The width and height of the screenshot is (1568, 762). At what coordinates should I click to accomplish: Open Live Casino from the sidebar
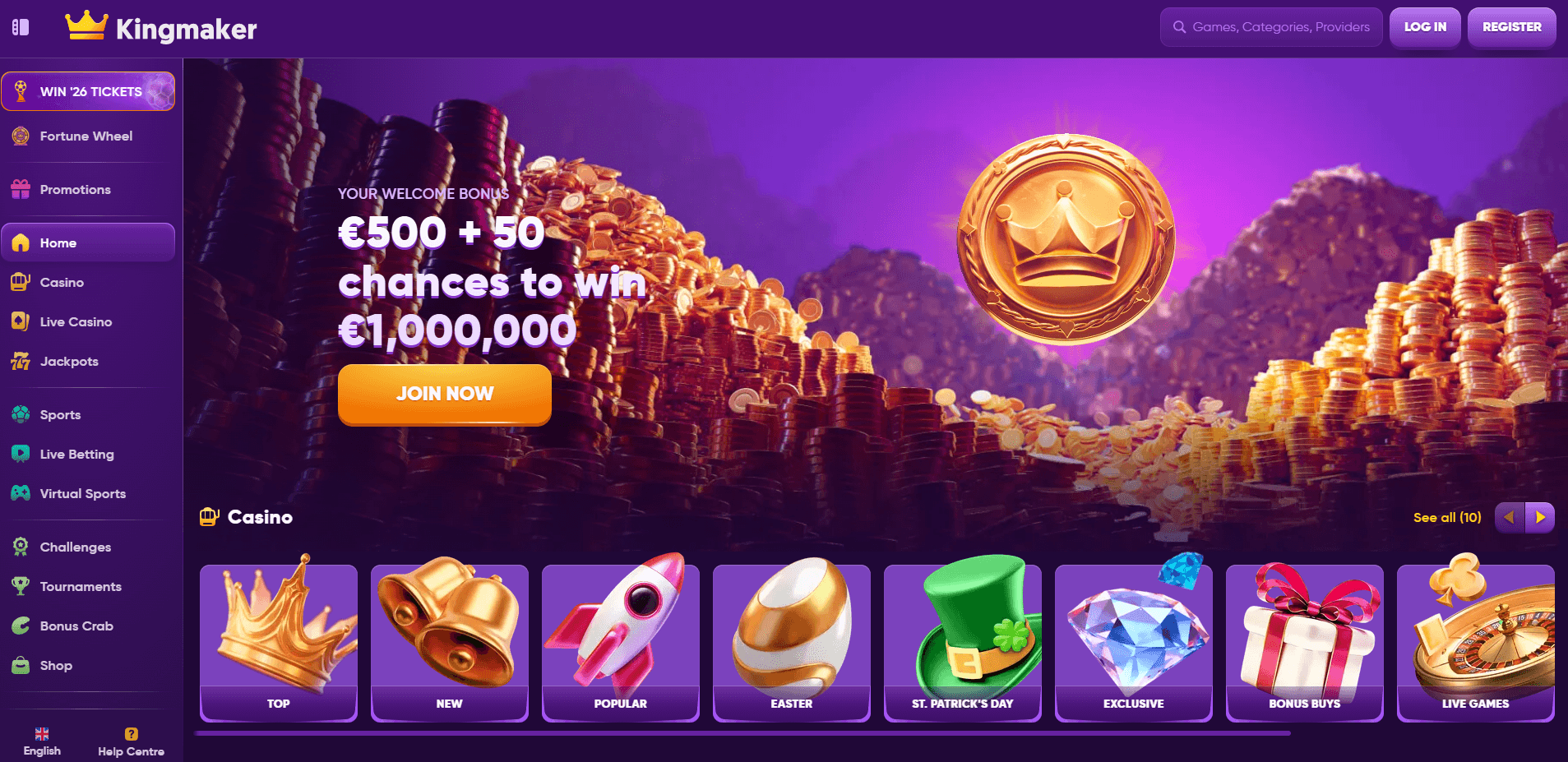76,321
